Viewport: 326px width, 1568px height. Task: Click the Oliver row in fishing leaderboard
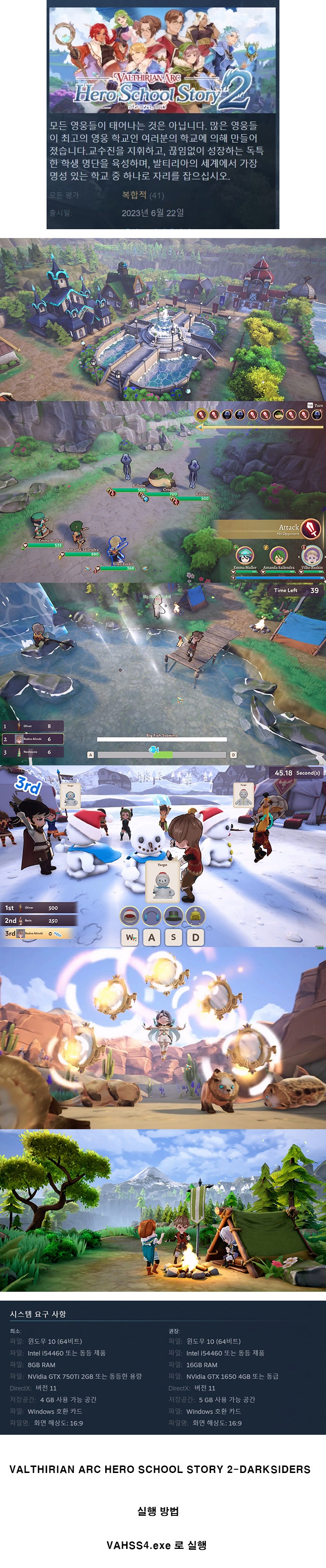32,726
